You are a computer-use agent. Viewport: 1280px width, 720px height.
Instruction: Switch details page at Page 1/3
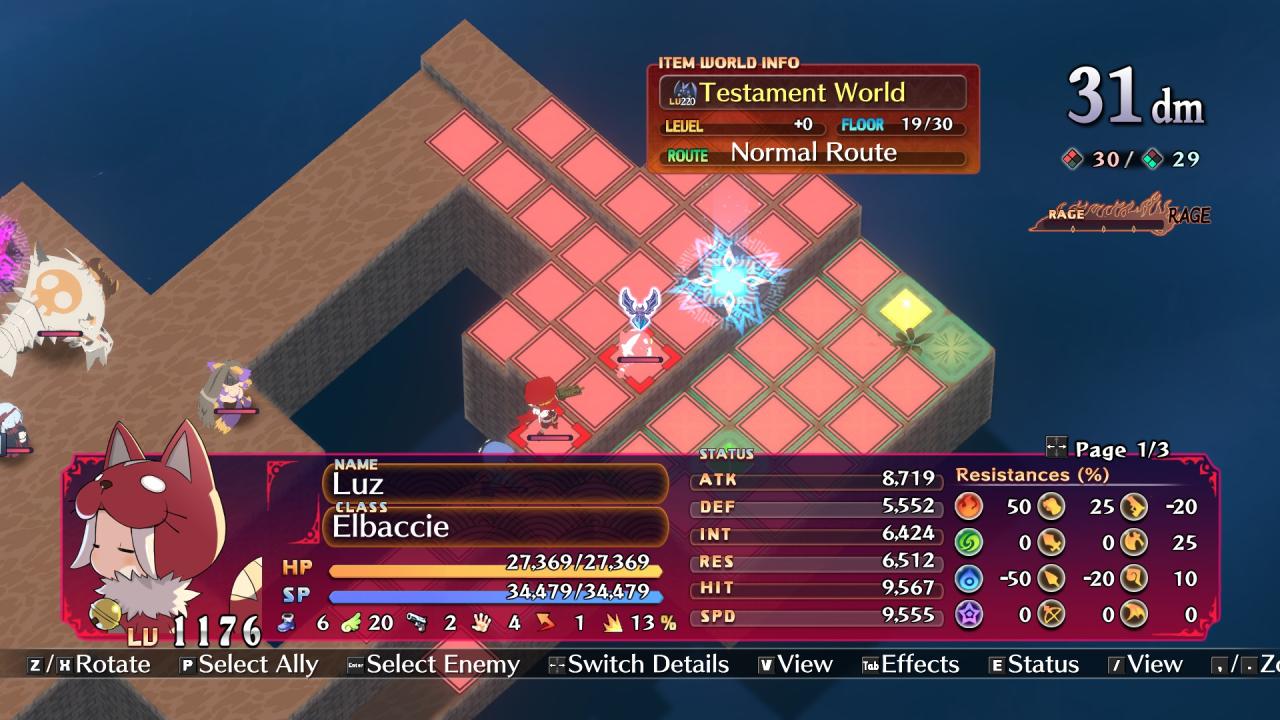tap(1108, 449)
